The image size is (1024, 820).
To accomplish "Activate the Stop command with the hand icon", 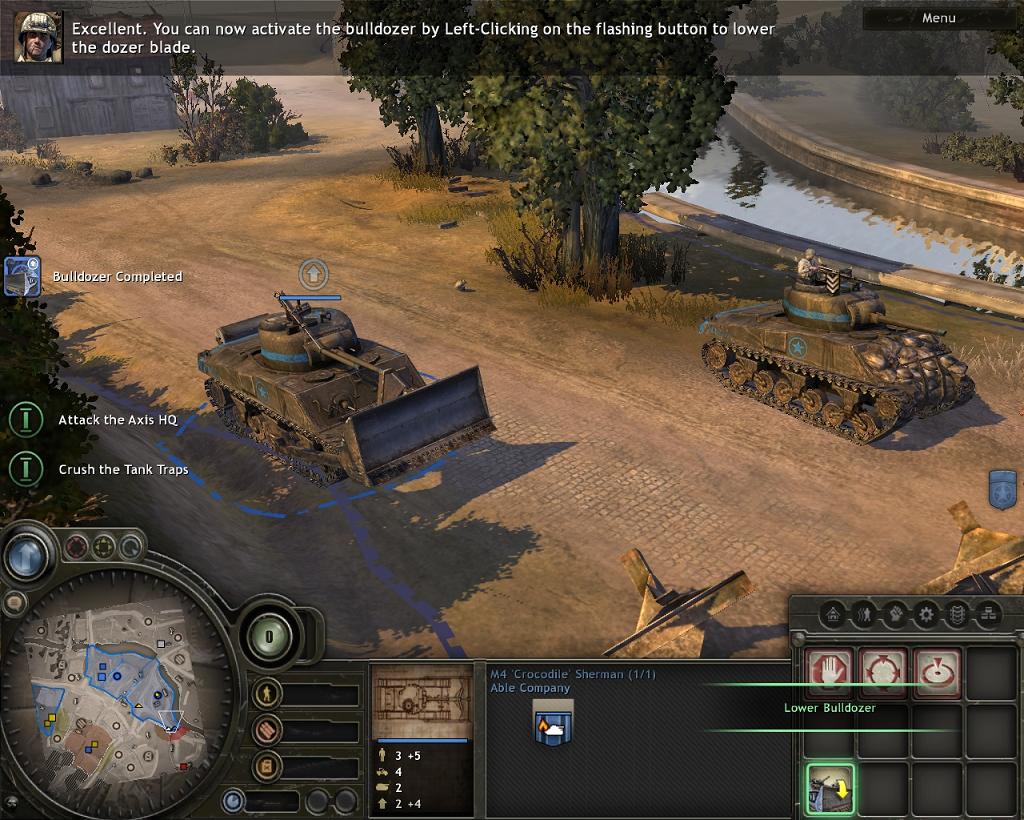I will point(830,672).
